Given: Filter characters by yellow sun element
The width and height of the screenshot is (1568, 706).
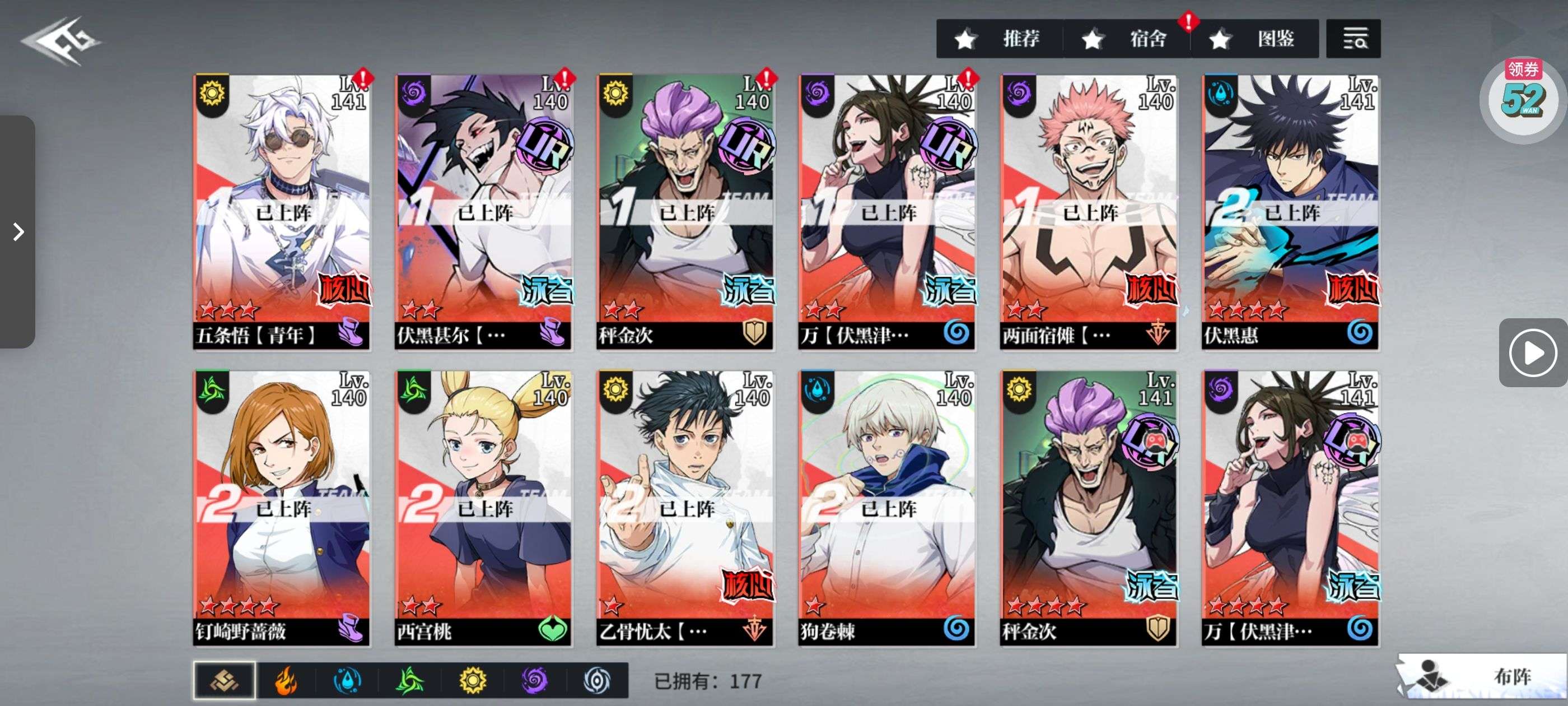Looking at the screenshot, I should click(x=472, y=680).
